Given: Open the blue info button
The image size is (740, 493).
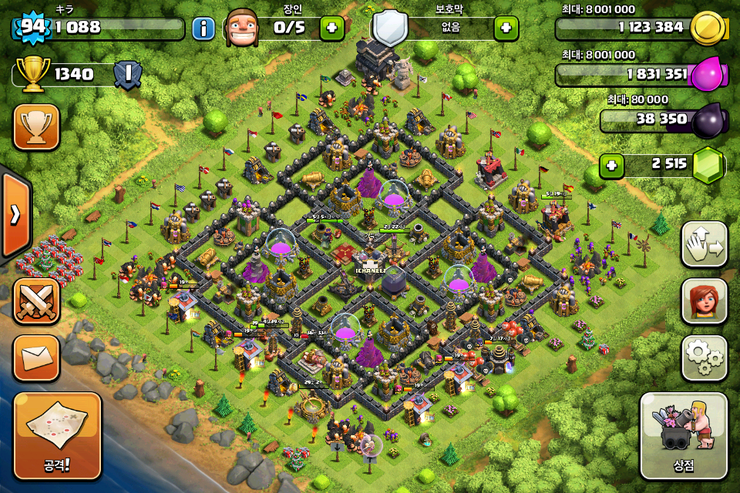Looking at the screenshot, I should click(204, 28).
